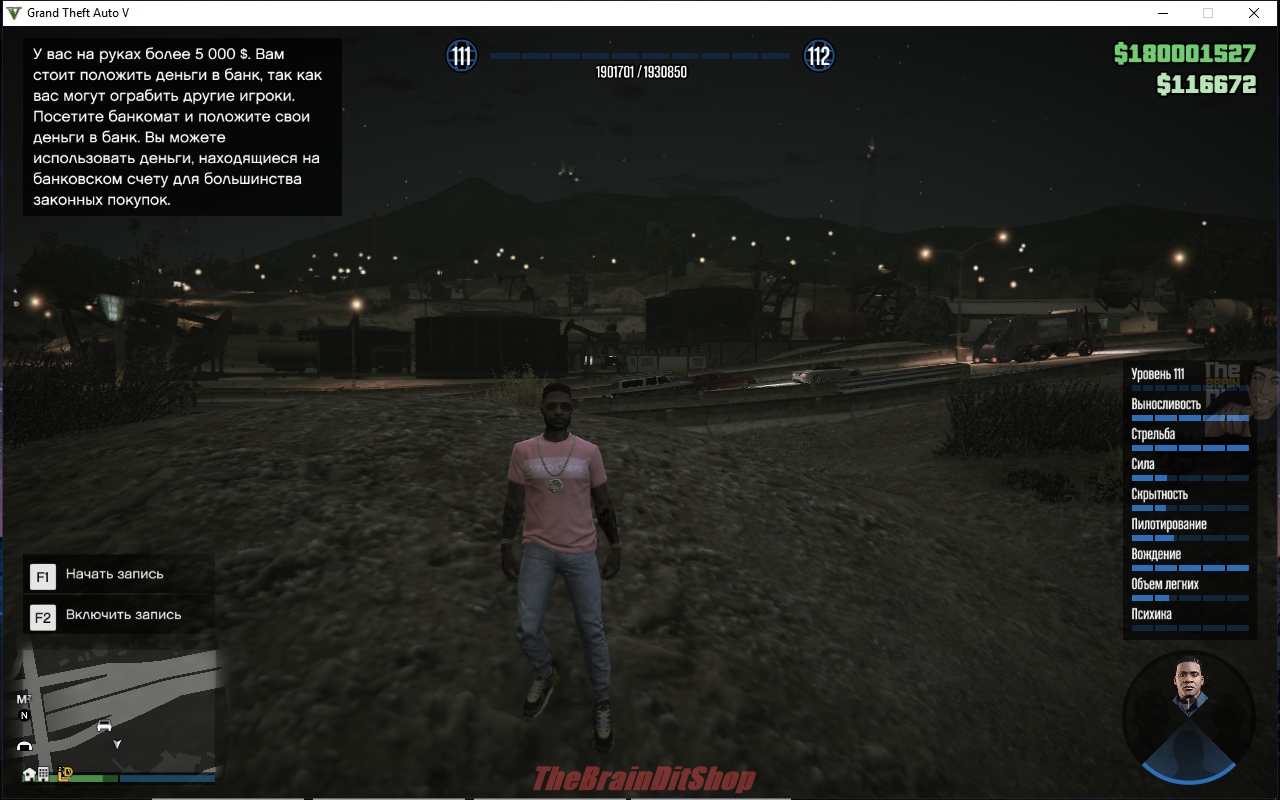Click the minimap road display
1280x800 pixels.
coord(150,690)
